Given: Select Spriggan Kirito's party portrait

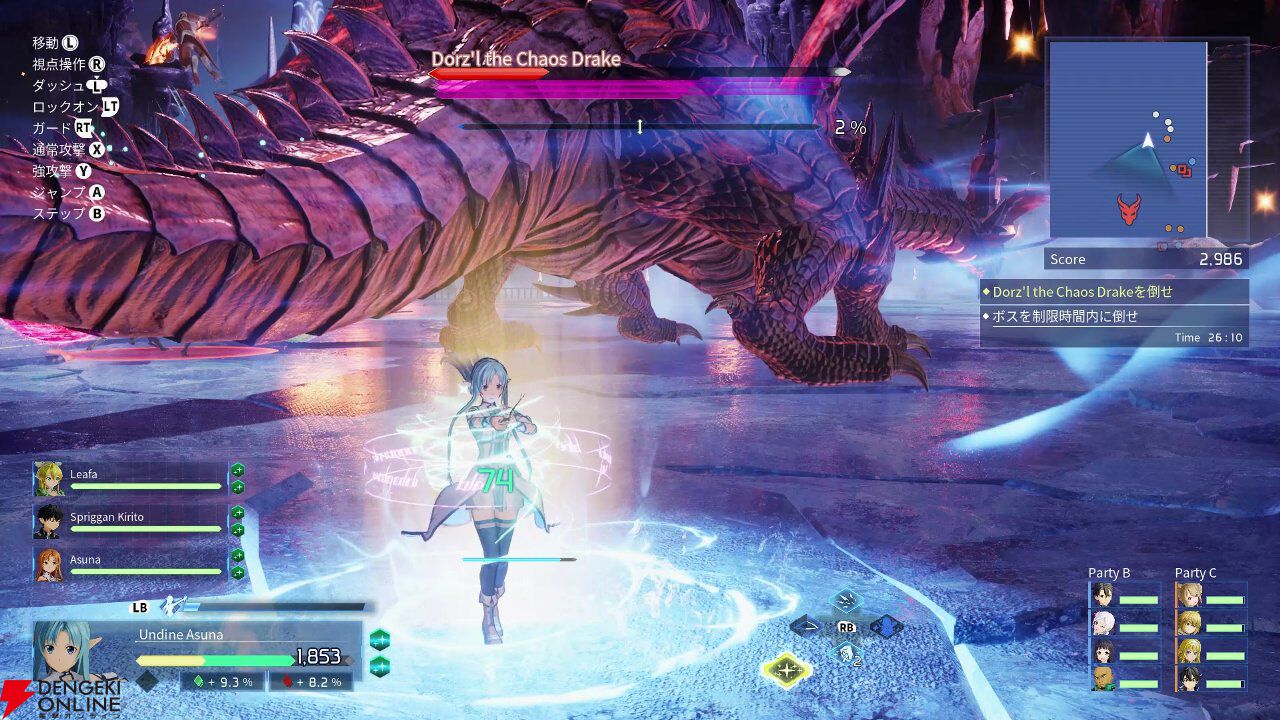Looking at the screenshot, I should point(48,521).
